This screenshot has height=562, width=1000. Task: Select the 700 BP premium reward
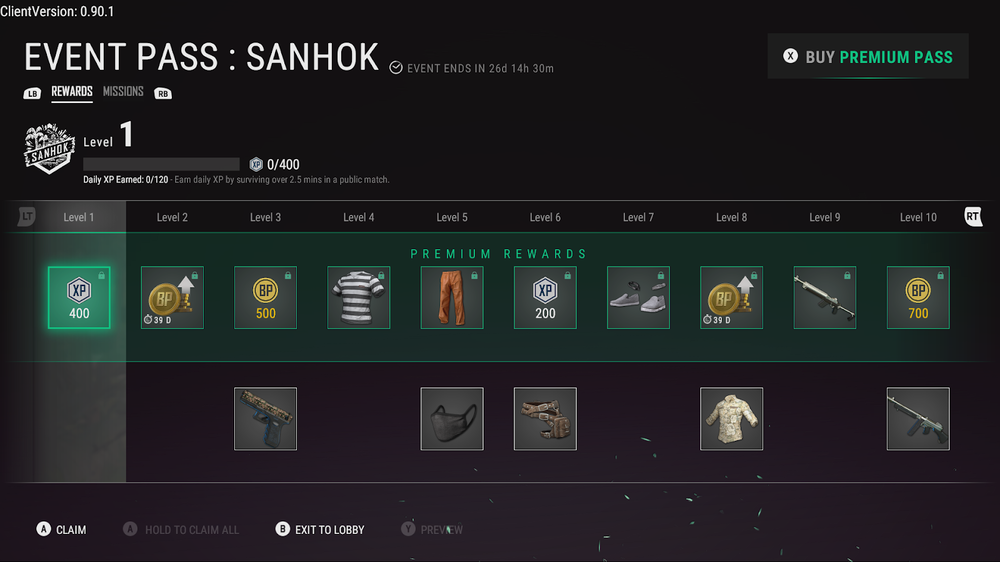tap(918, 298)
